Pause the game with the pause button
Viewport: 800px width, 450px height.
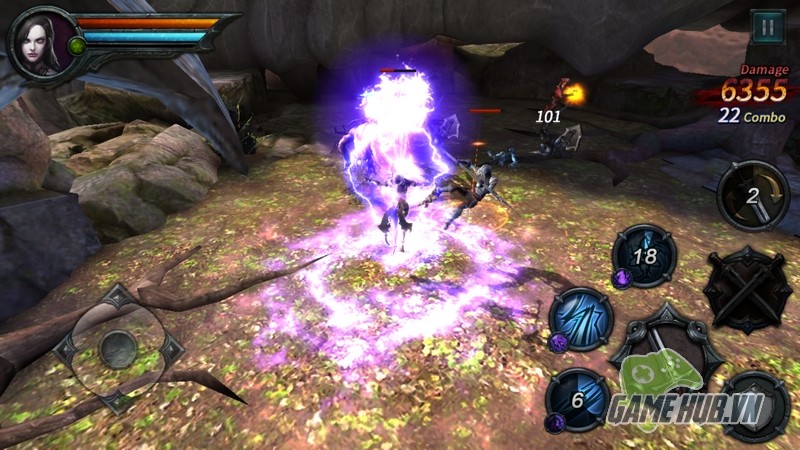tap(767, 27)
